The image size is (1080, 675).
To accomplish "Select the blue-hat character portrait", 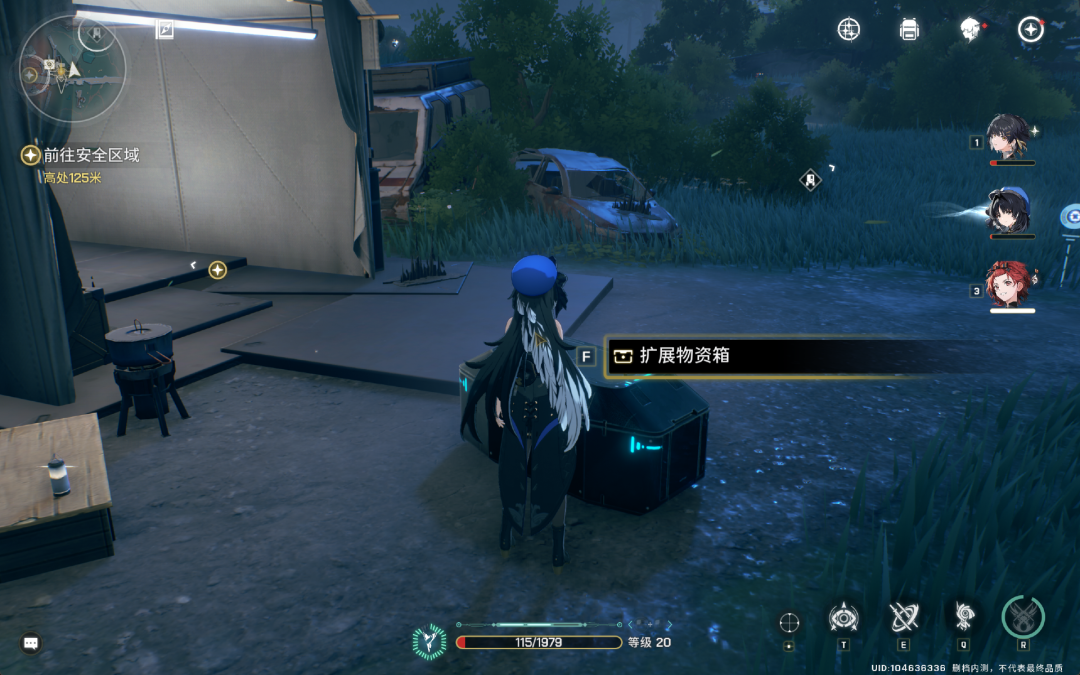I will [x=1008, y=211].
